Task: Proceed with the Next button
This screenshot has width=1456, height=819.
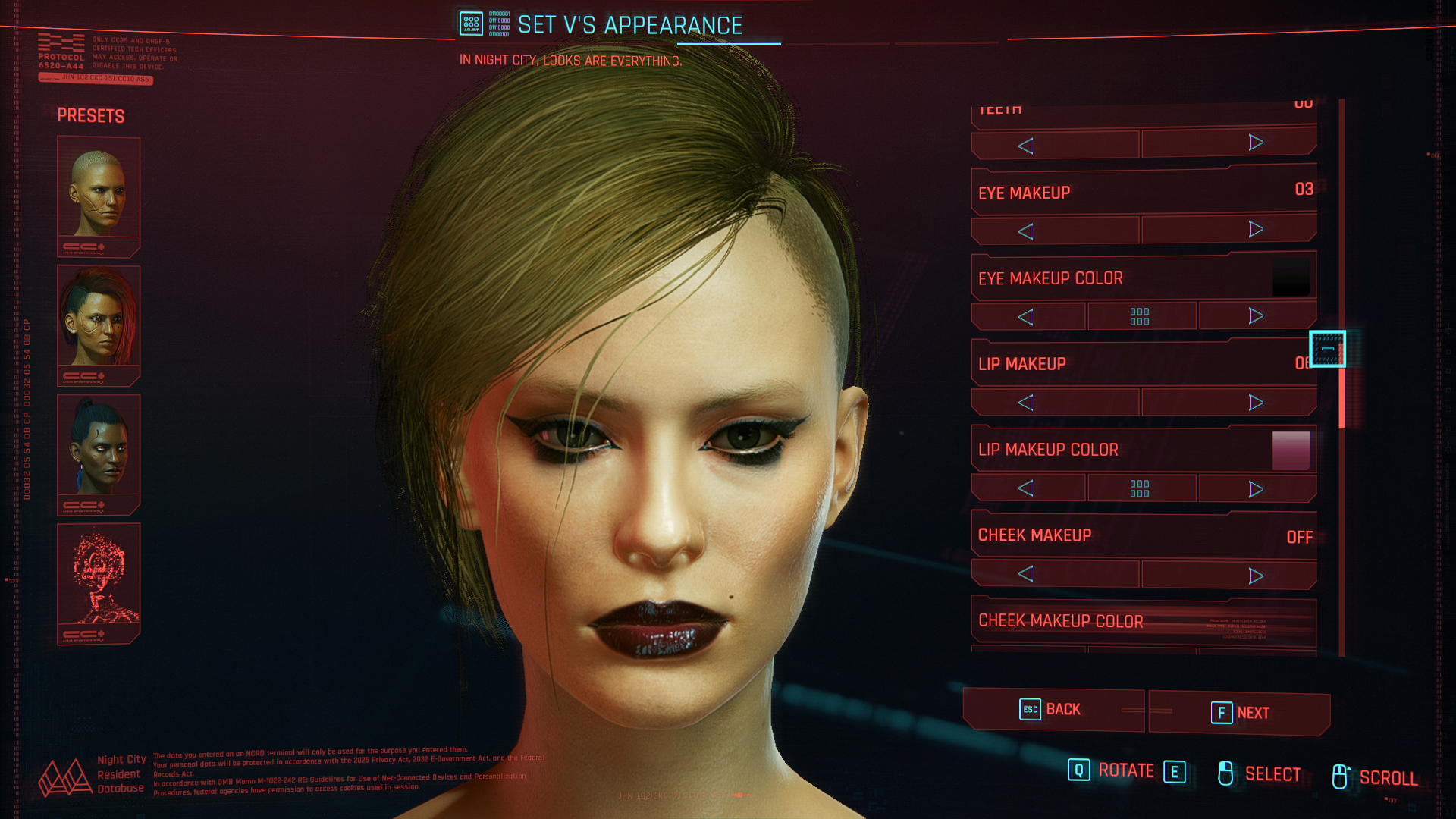Action: pos(1240,713)
